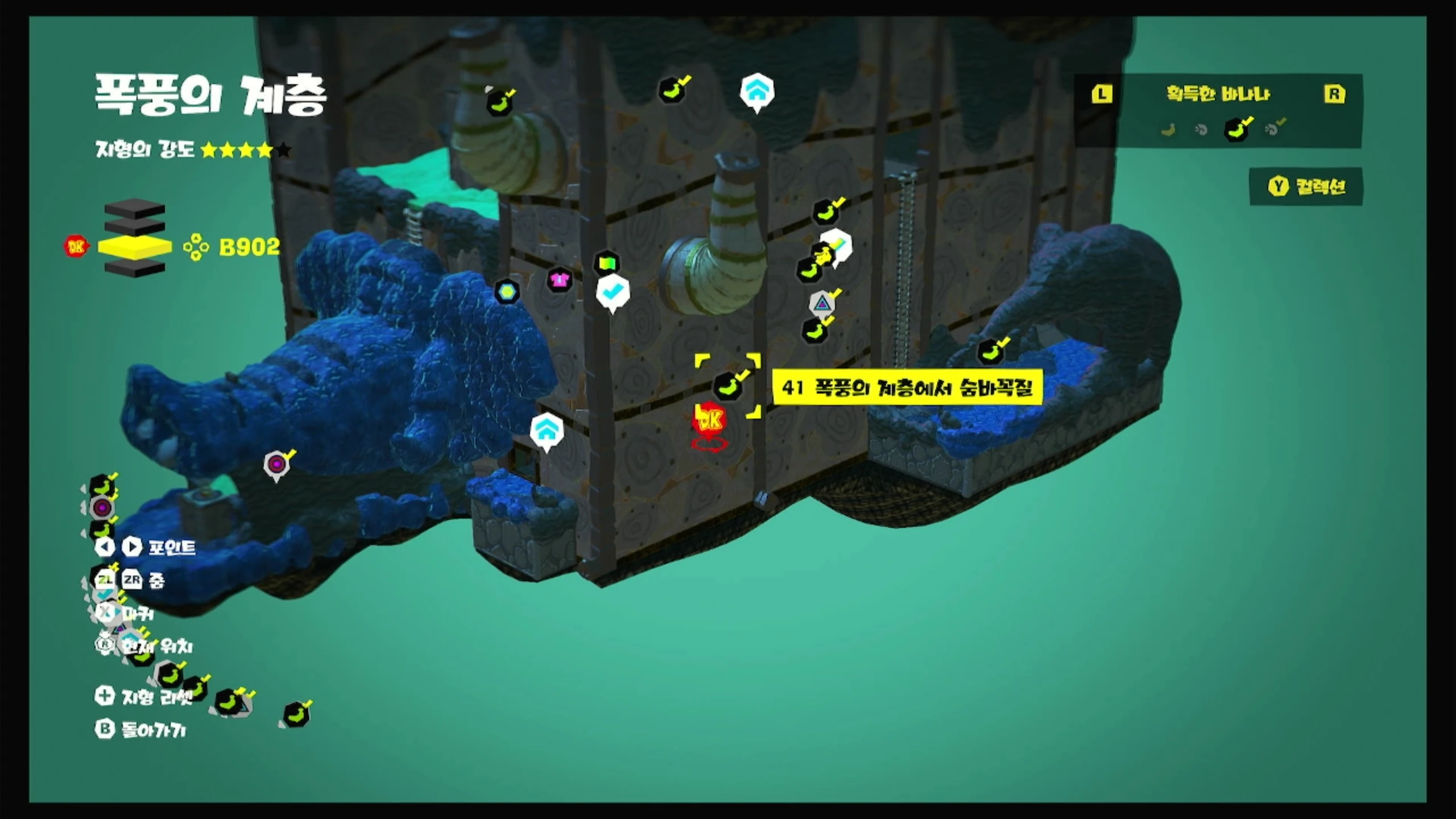Choose the topmost dark slab in the layer stack
The width and height of the screenshot is (1456, 819).
tap(135, 209)
